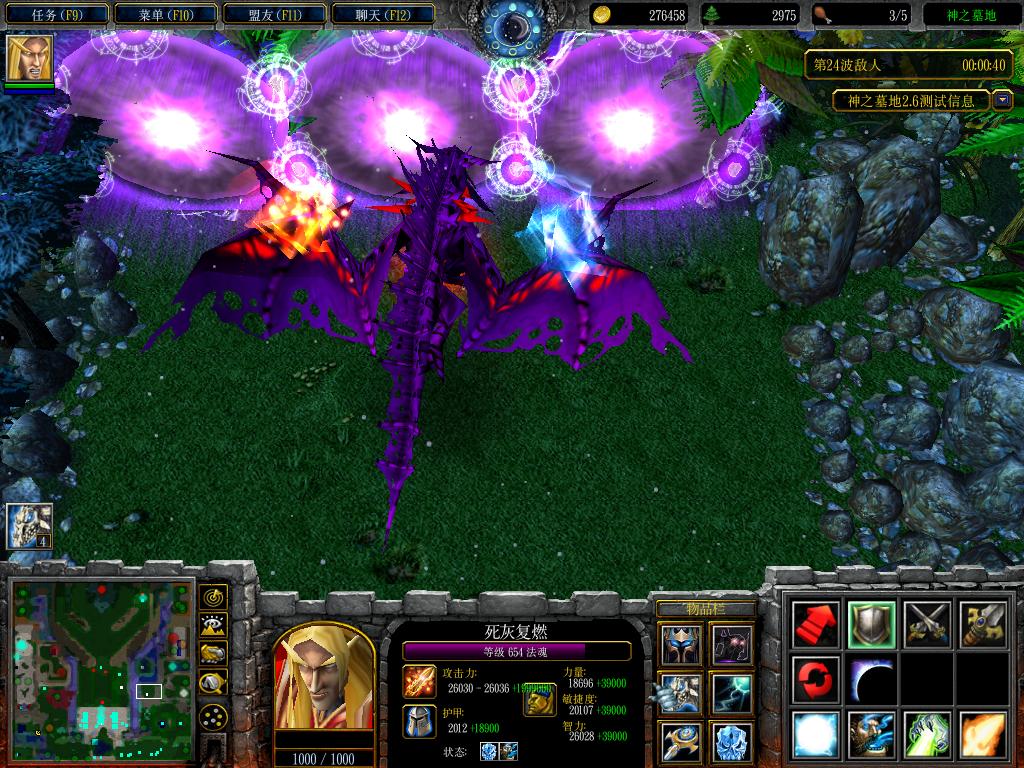Toggle the formation movement dots button
This screenshot has width=1024, height=768.
click(213, 716)
